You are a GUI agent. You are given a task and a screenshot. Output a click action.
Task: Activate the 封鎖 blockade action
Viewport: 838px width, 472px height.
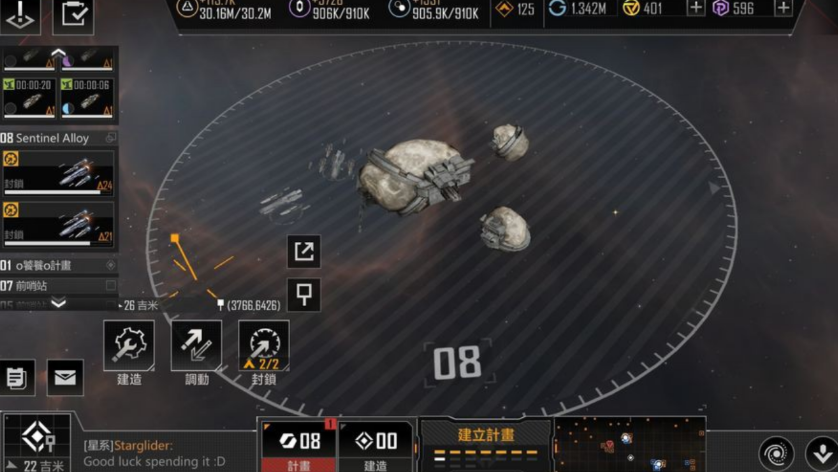click(x=264, y=346)
